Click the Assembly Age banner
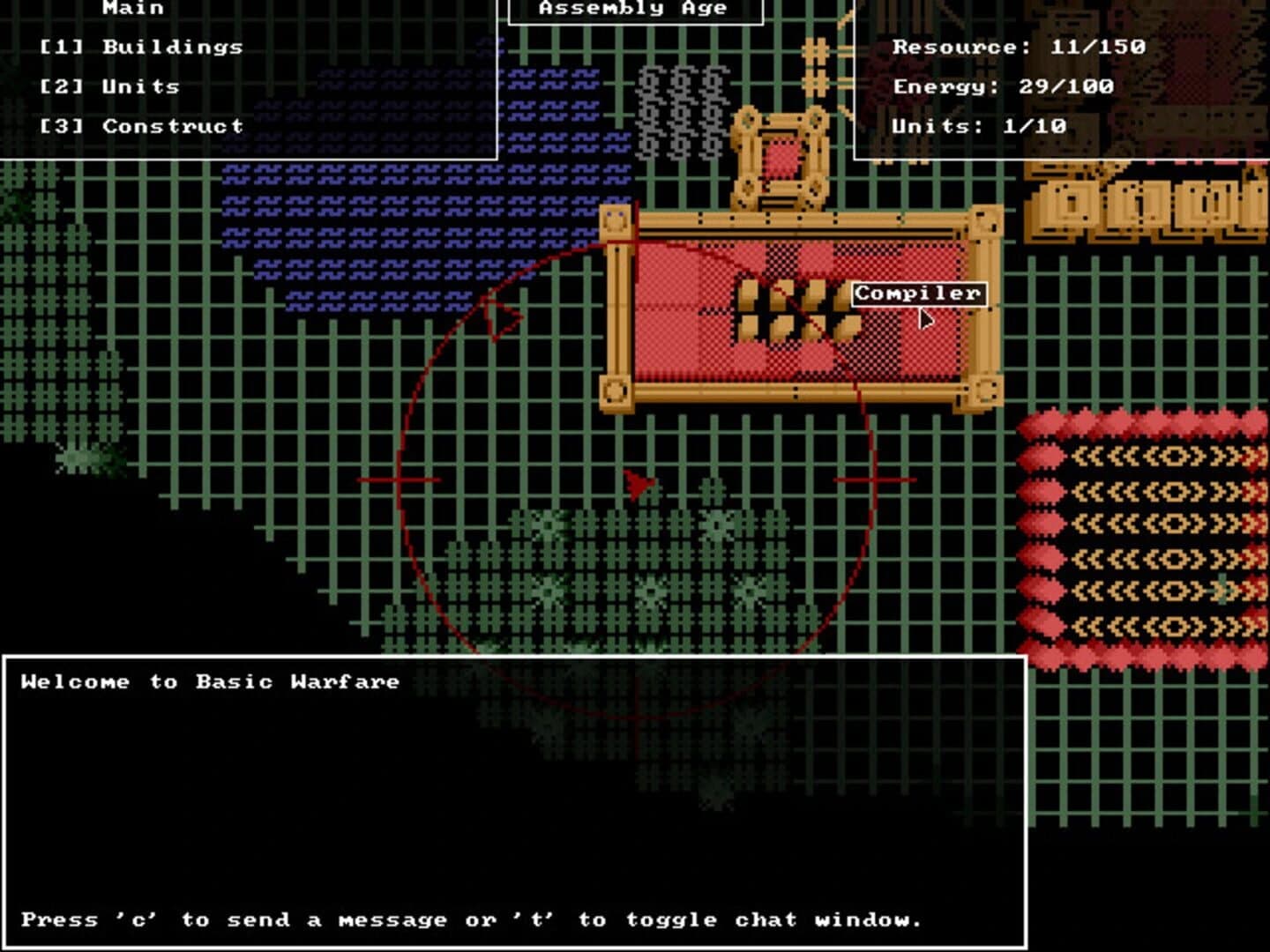The image size is (1270, 952). tap(633, 10)
